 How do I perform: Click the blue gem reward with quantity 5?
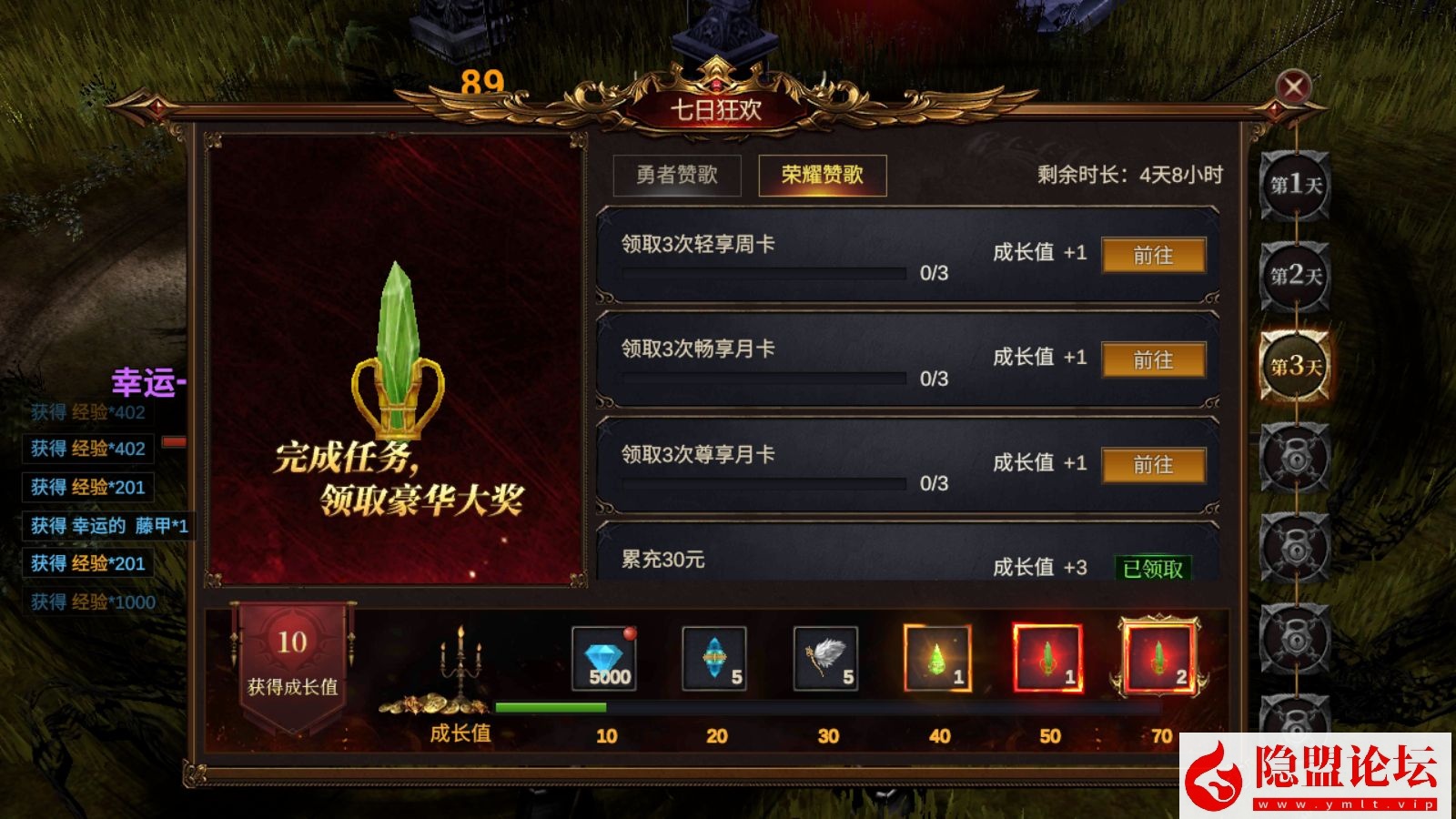715,658
